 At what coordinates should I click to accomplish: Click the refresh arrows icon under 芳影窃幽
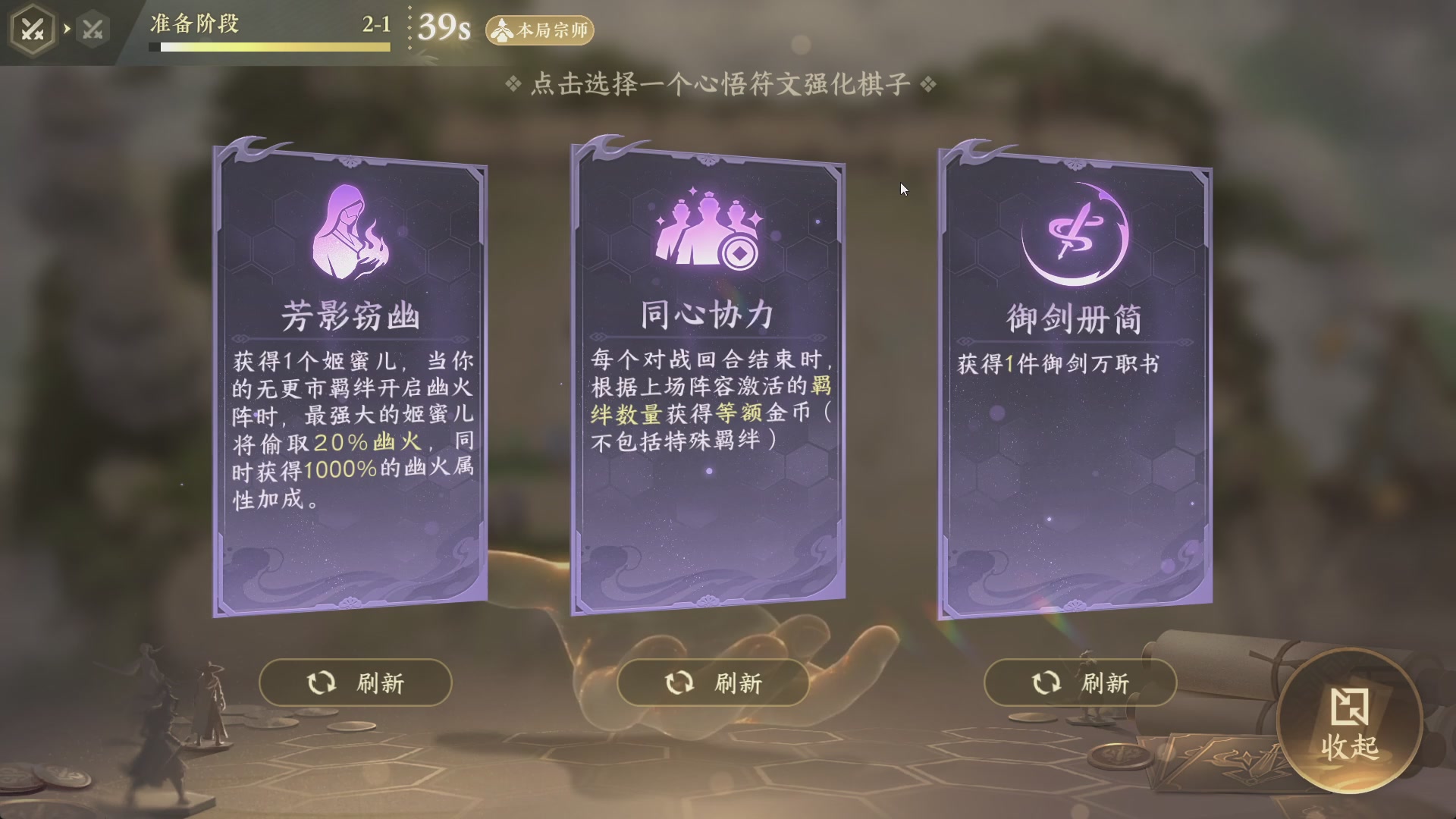tap(321, 682)
